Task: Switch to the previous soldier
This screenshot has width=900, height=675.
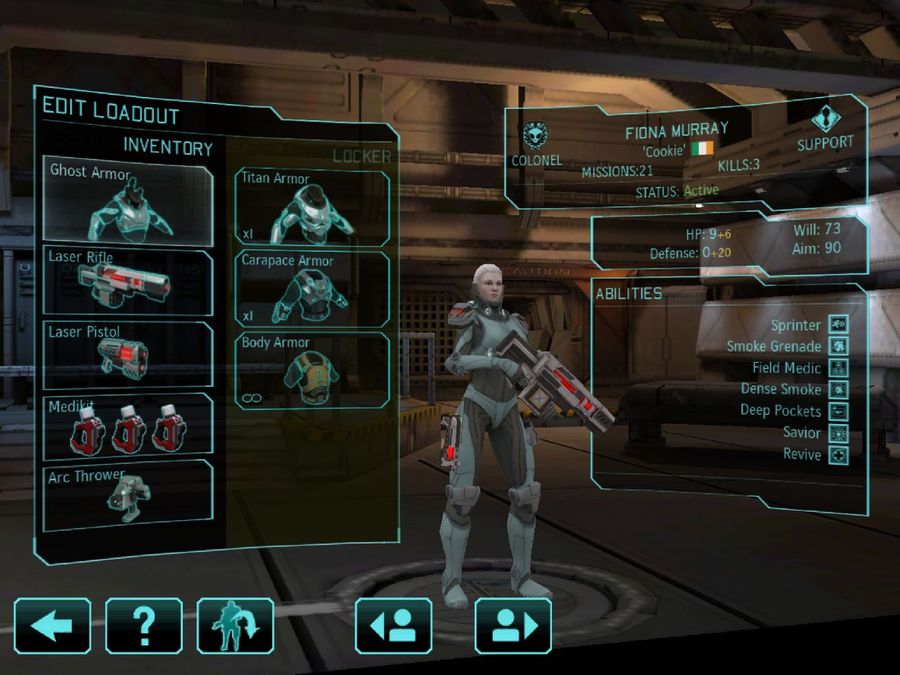Action: click(394, 626)
